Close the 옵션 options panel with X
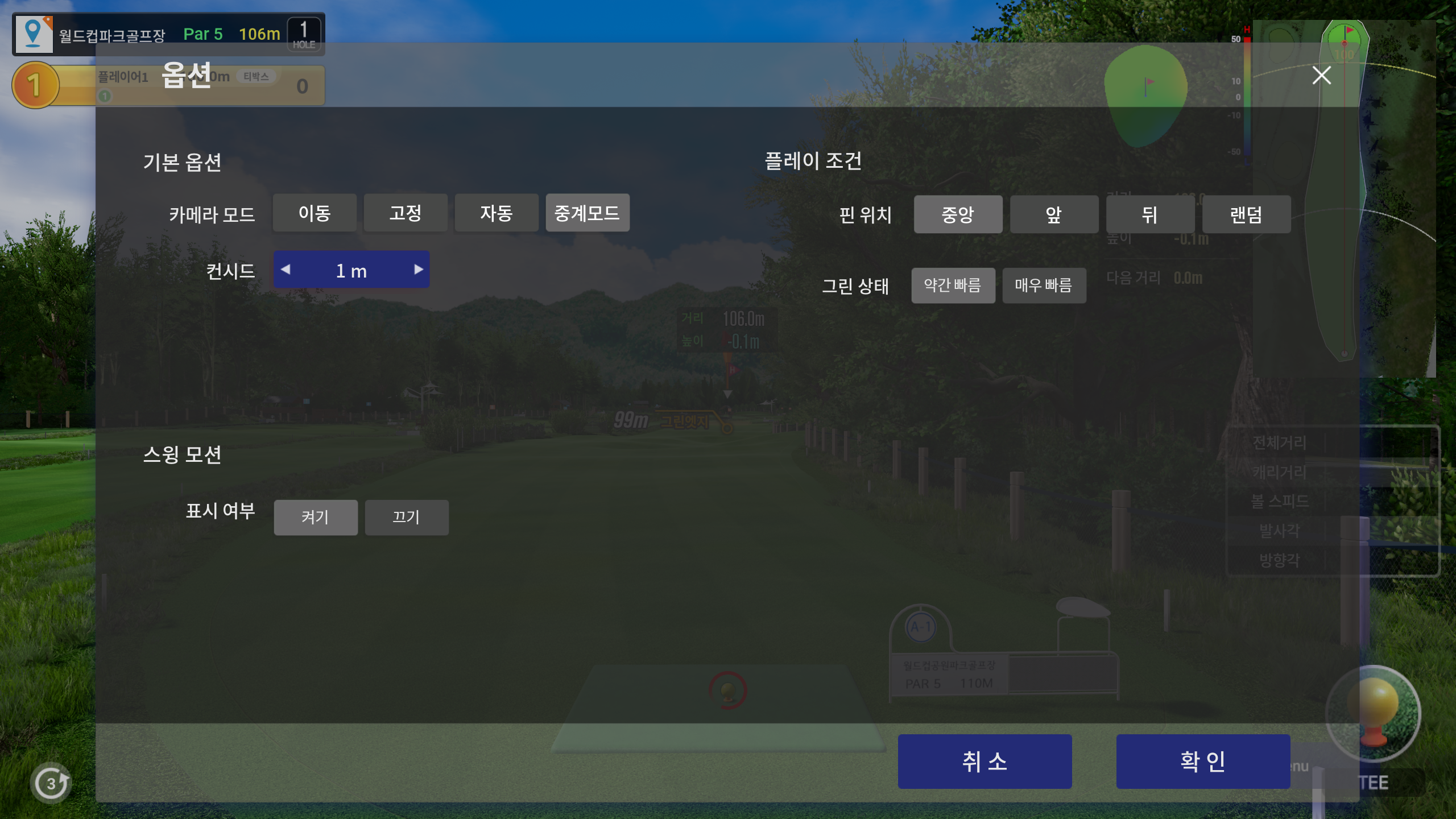The height and width of the screenshot is (819, 1456). tap(1321, 75)
